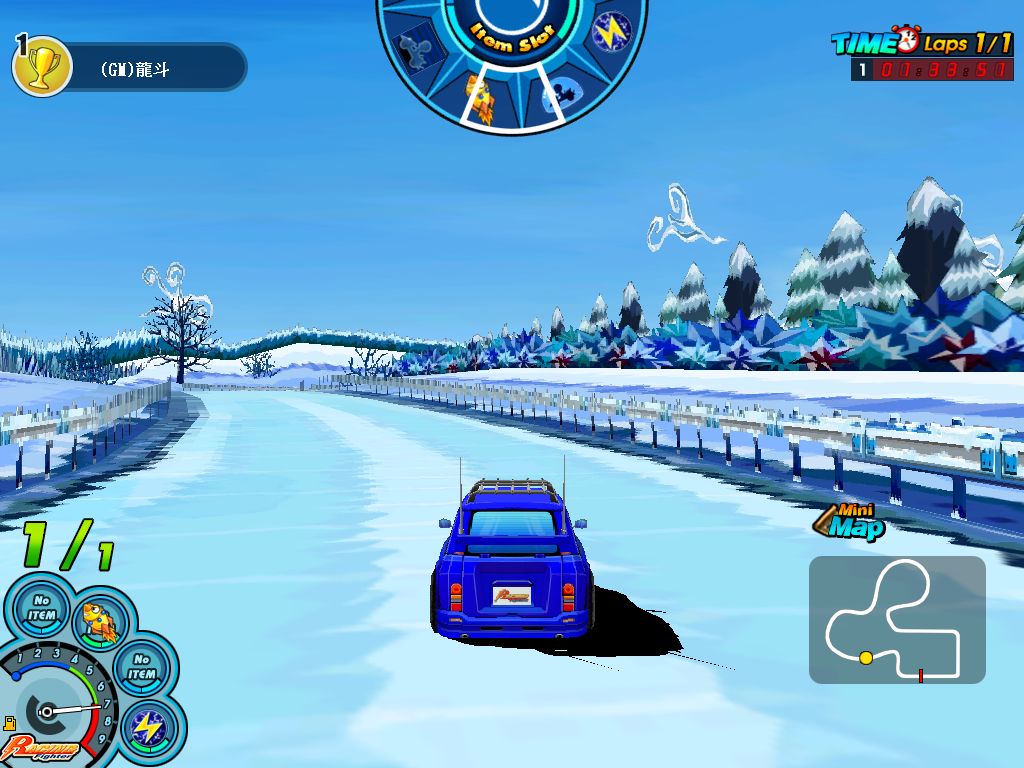Choose the lightning bolt in the Item Slot wheel
The height and width of the screenshot is (768, 1024).
tap(609, 32)
